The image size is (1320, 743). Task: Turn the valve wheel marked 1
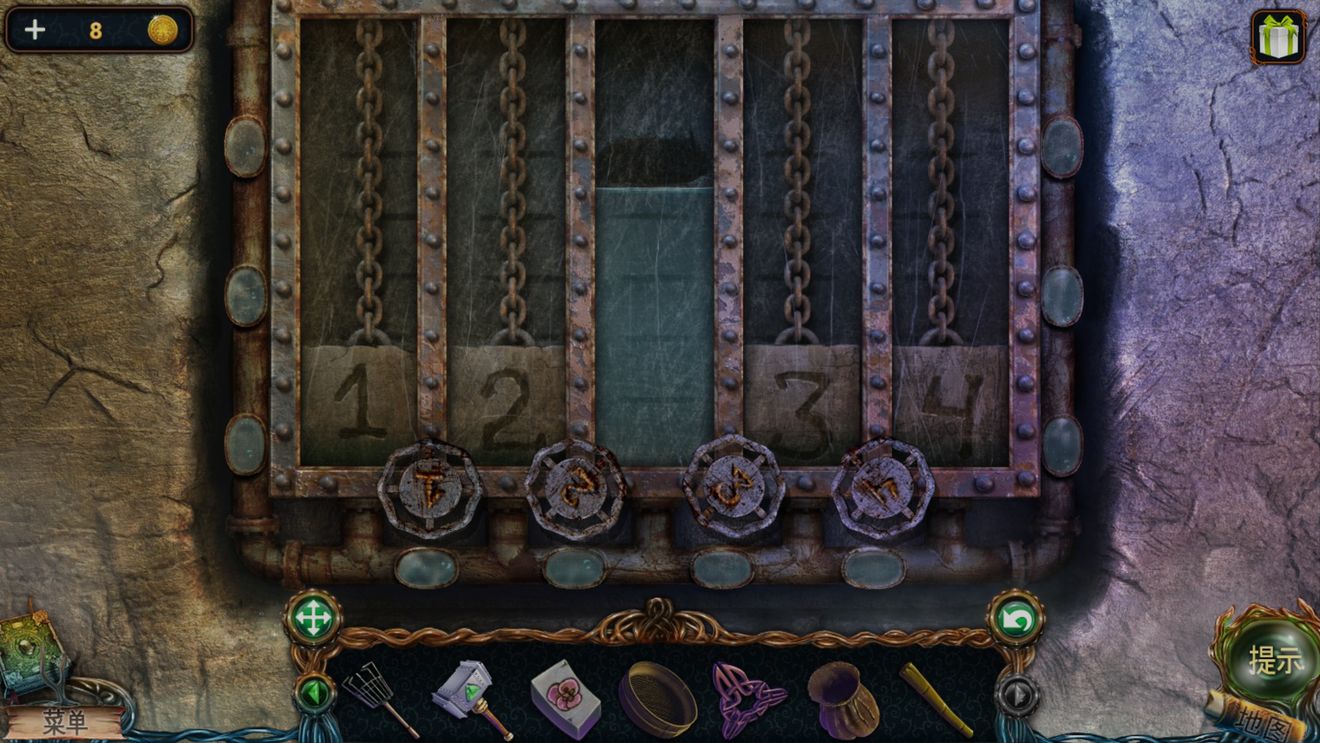[430, 489]
